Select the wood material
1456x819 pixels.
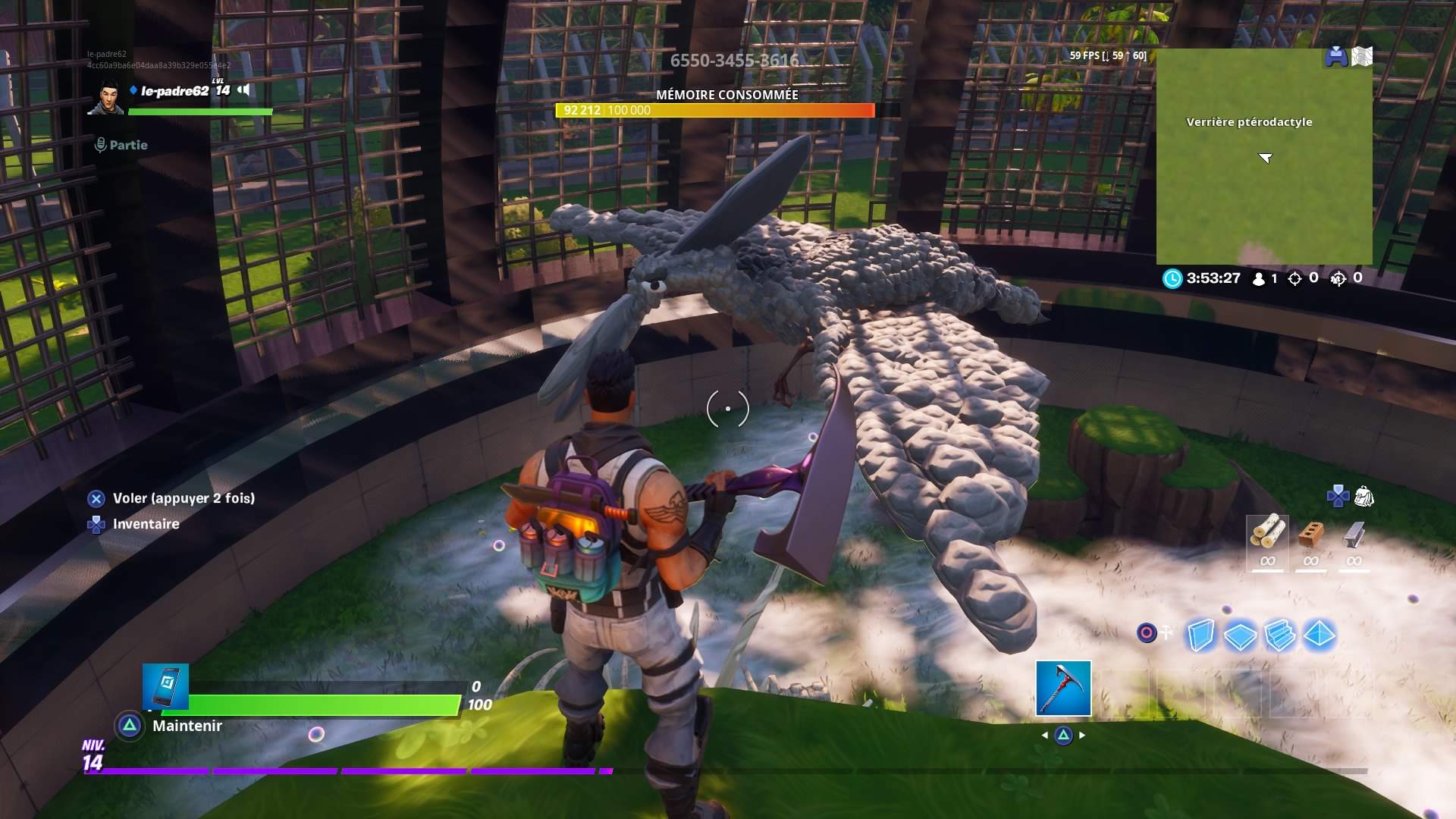tap(1267, 539)
